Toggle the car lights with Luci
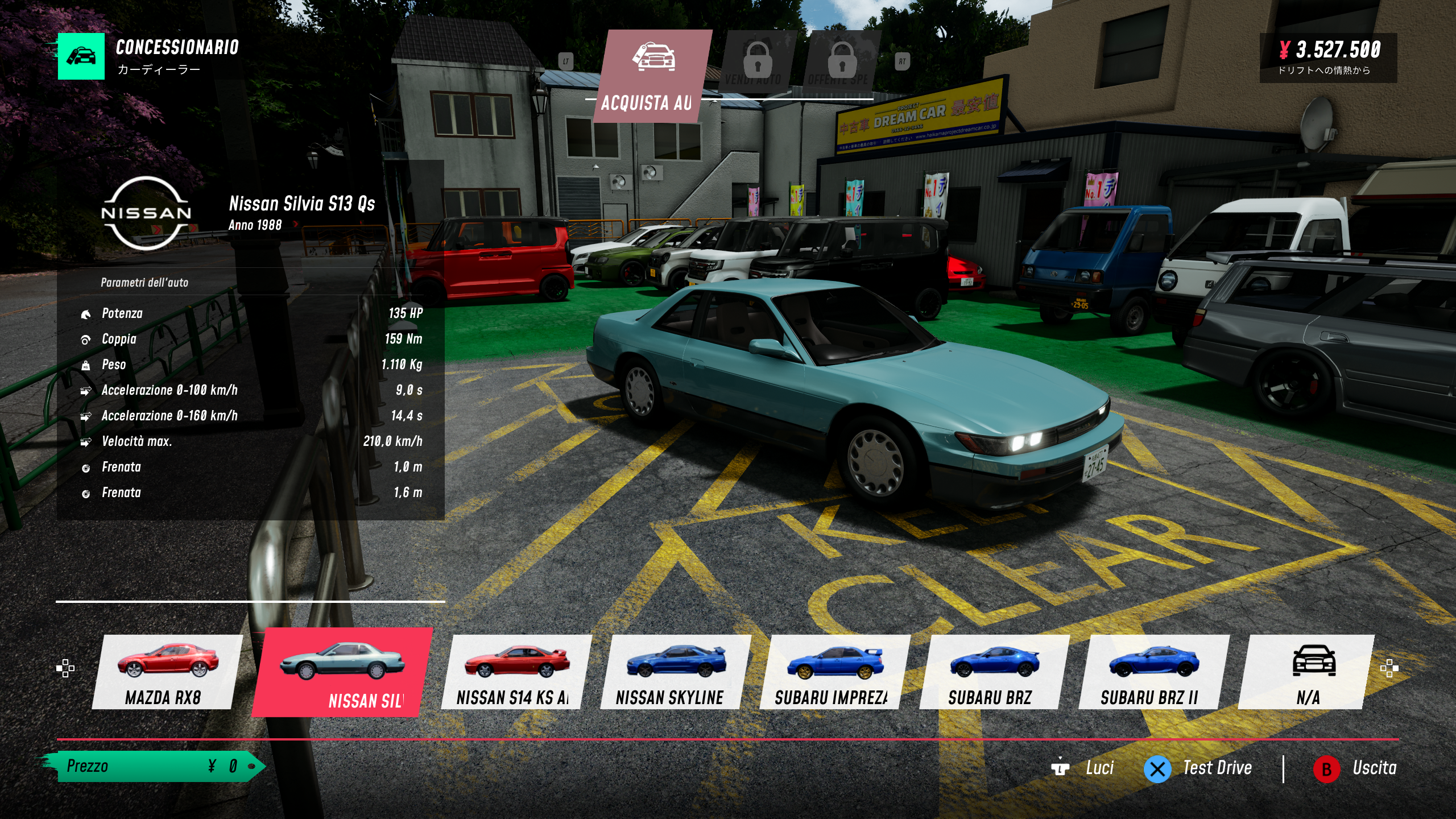Screen dimensions: 1456x819 coord(1083,768)
